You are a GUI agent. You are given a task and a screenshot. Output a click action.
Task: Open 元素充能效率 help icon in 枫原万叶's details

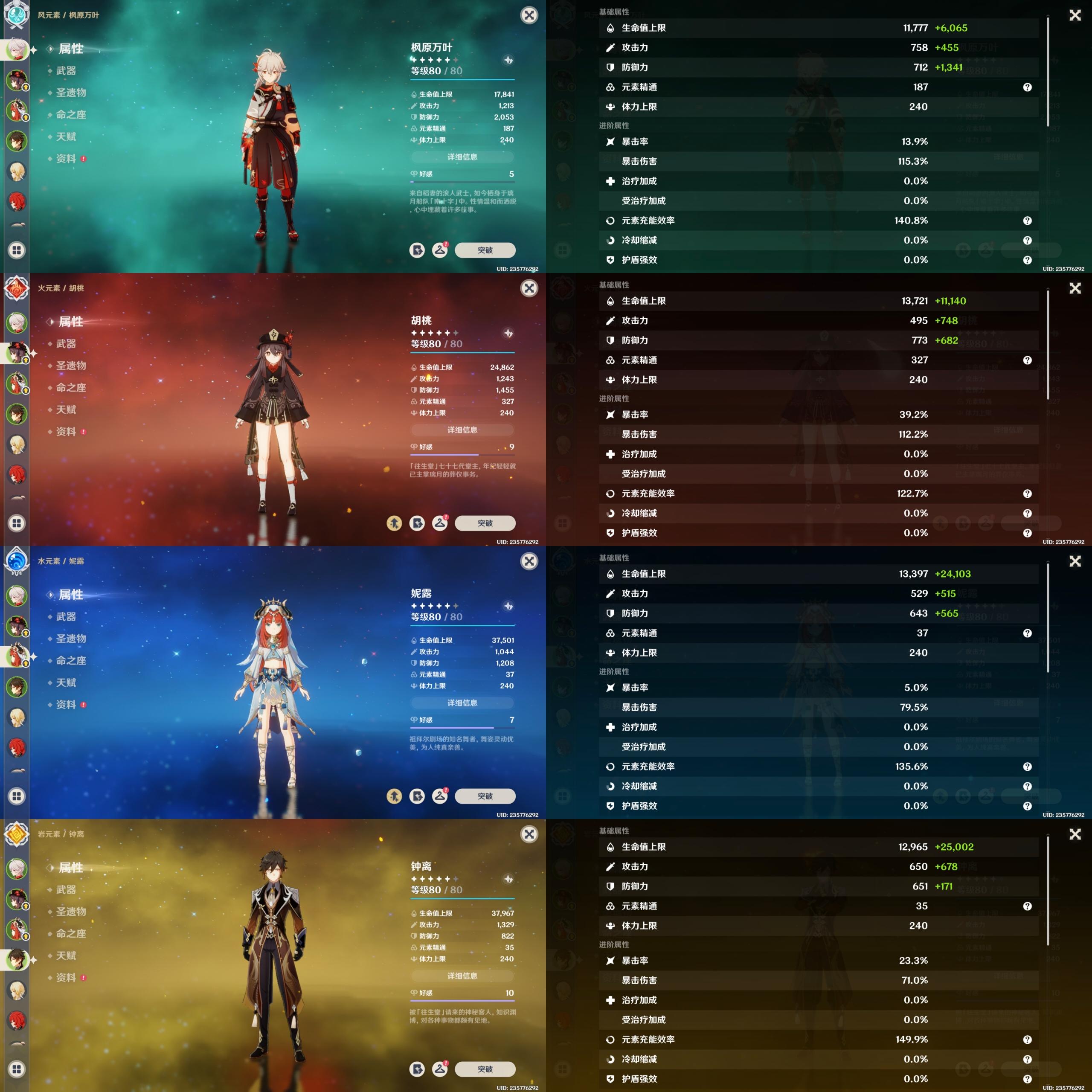pyautogui.click(x=1027, y=221)
